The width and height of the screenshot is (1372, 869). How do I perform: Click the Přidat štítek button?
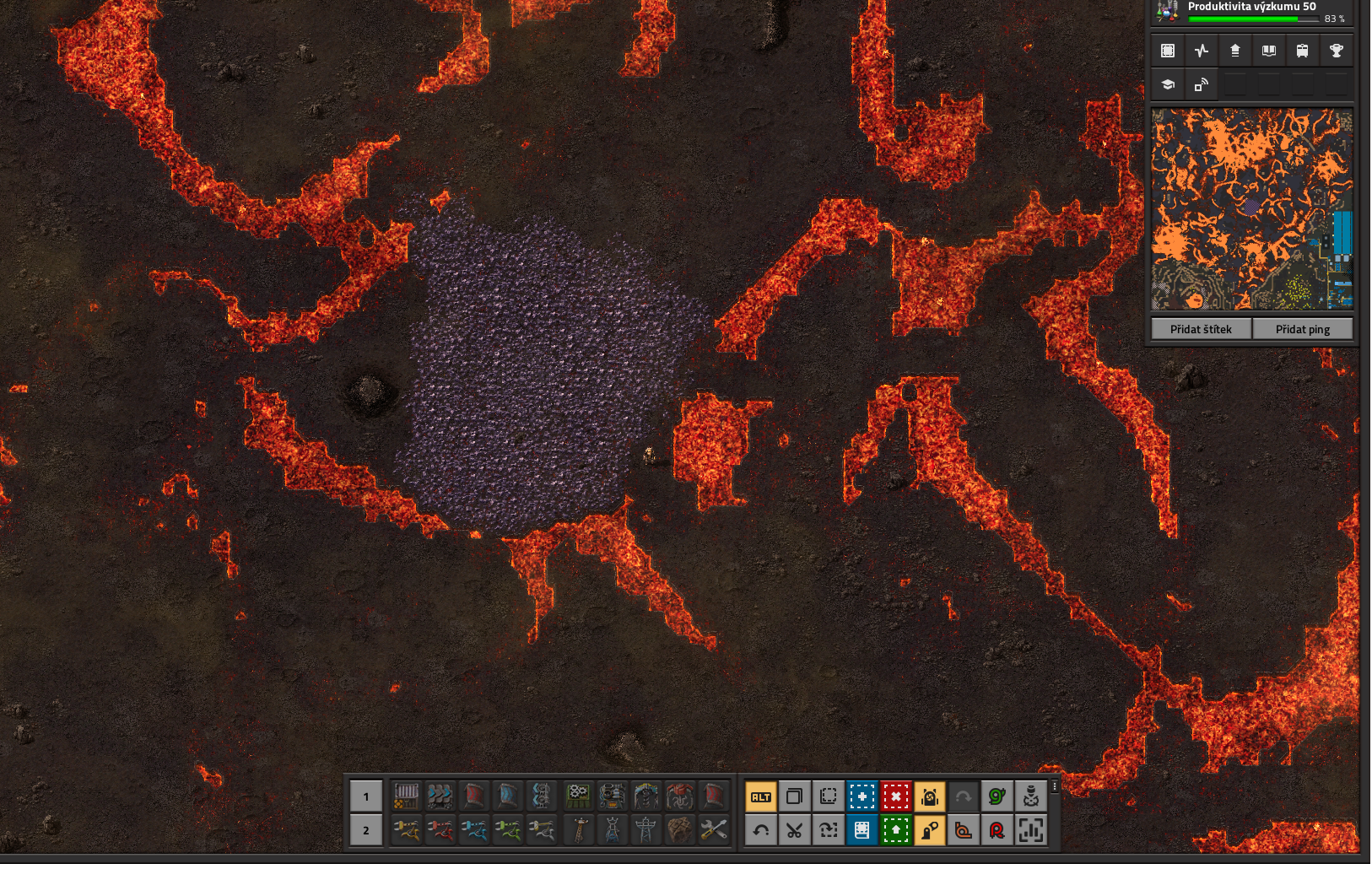[x=1201, y=329]
